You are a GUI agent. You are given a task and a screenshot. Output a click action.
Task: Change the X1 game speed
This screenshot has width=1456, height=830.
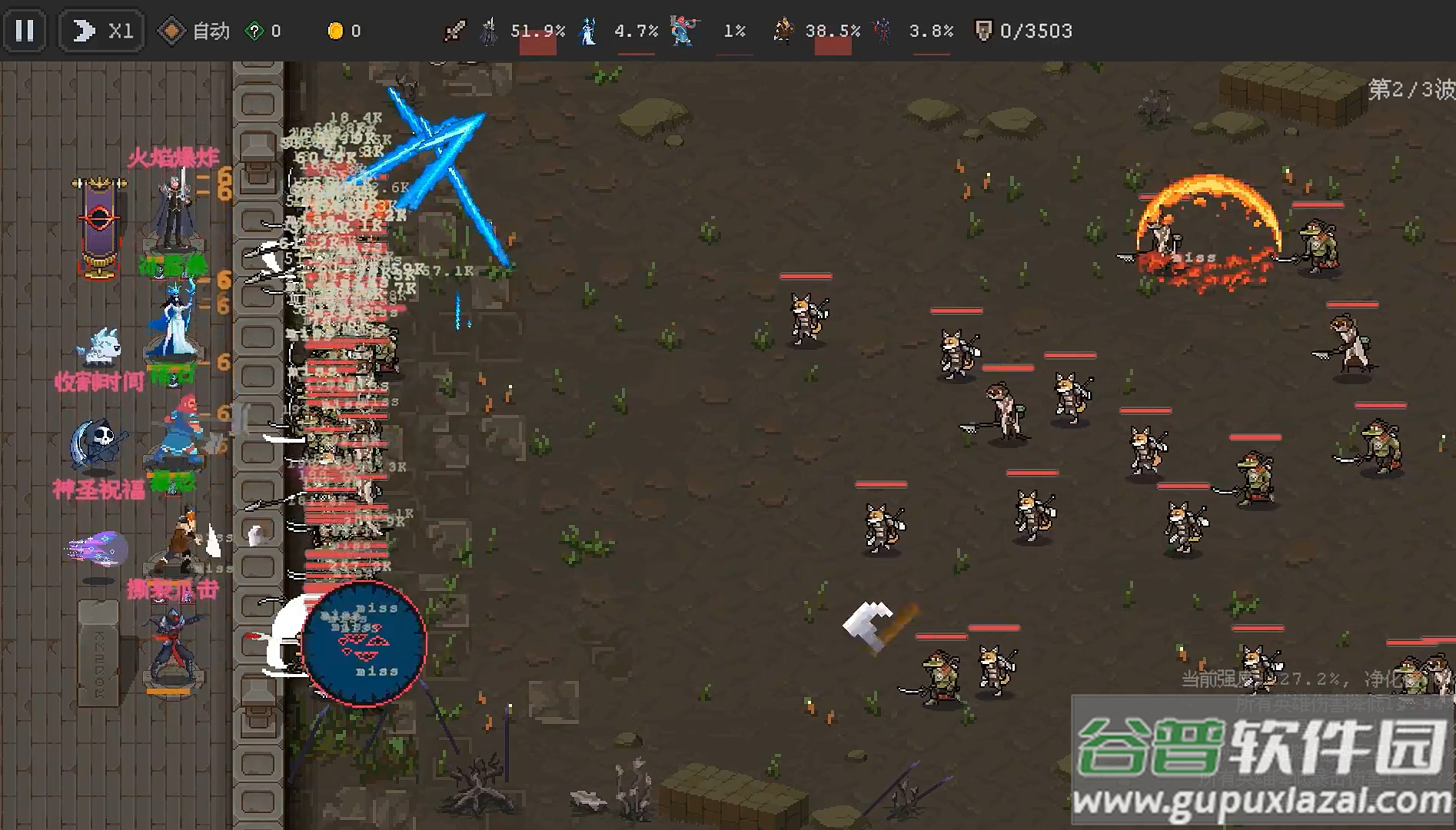coord(102,31)
